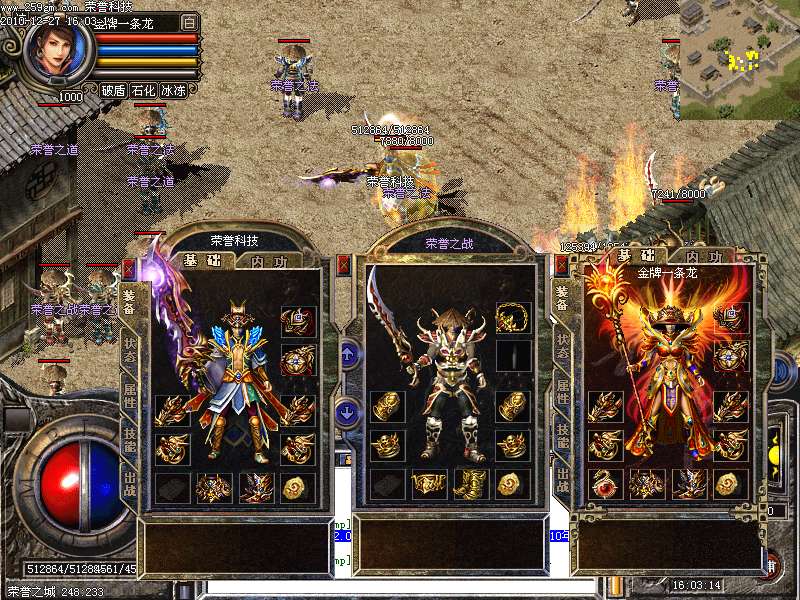Close the 金牌一条龙 equipment panel

click(x=561, y=266)
